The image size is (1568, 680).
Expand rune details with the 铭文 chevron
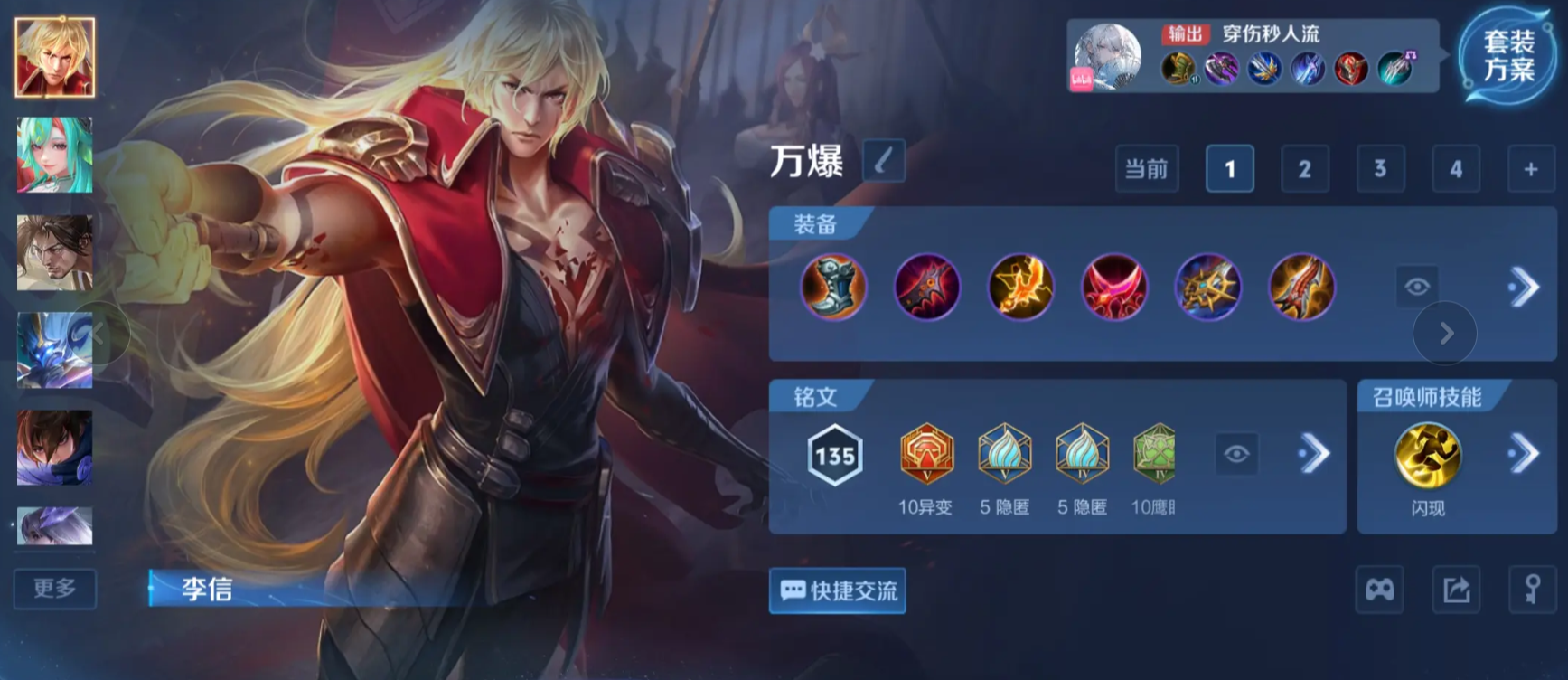tap(1315, 453)
